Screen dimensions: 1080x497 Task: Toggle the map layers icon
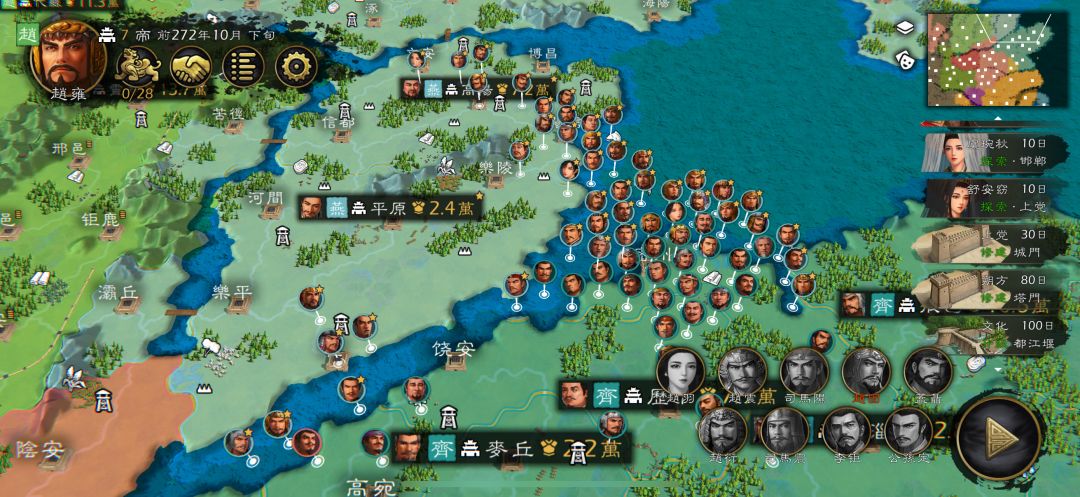pyautogui.click(x=905, y=28)
